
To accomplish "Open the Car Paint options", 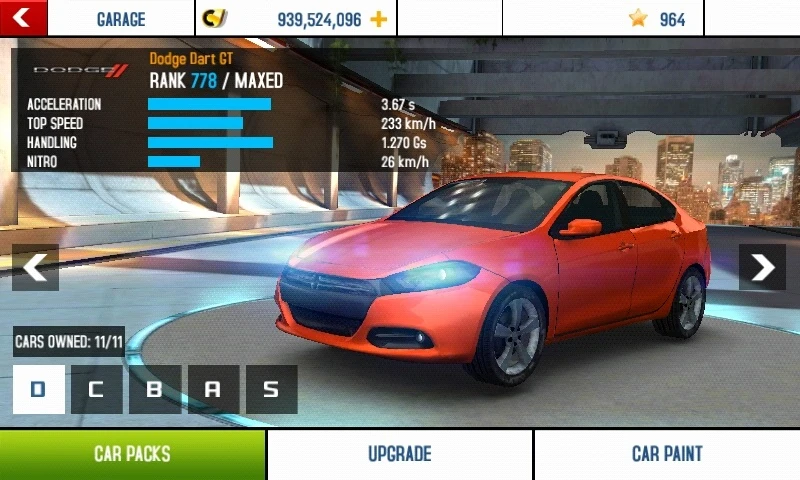I will [667, 454].
